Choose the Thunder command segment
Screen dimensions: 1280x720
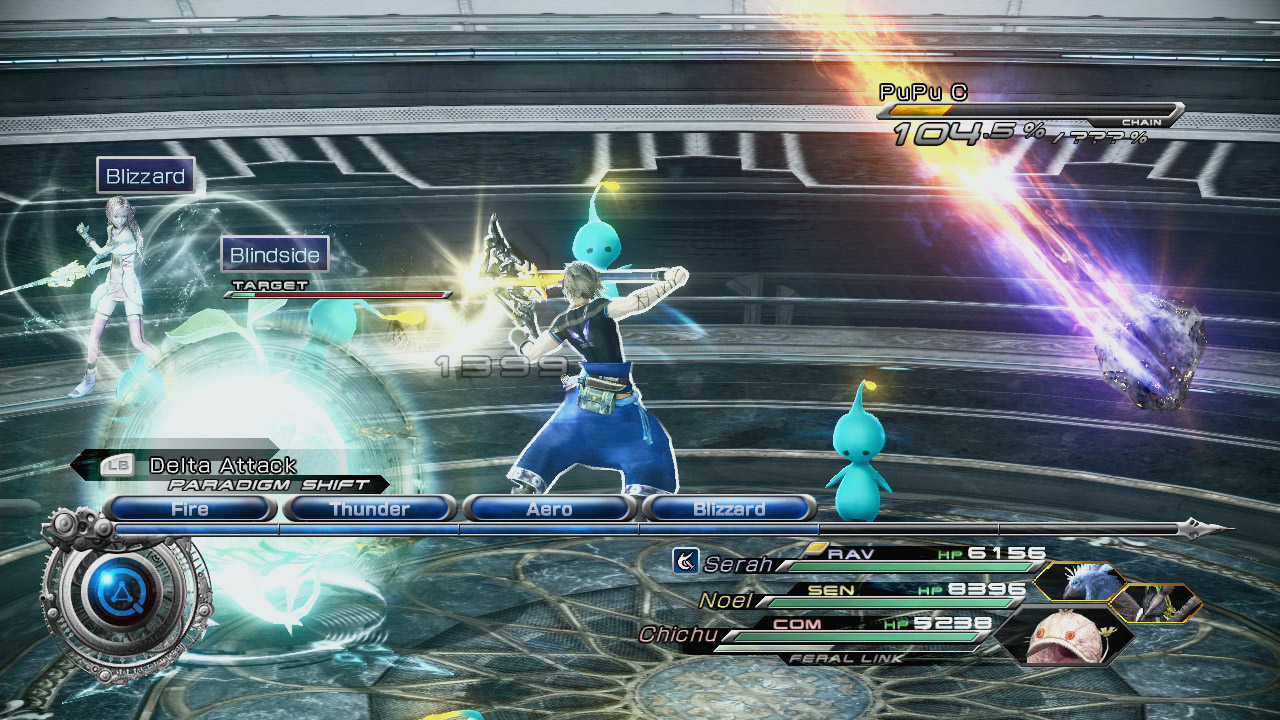point(369,509)
